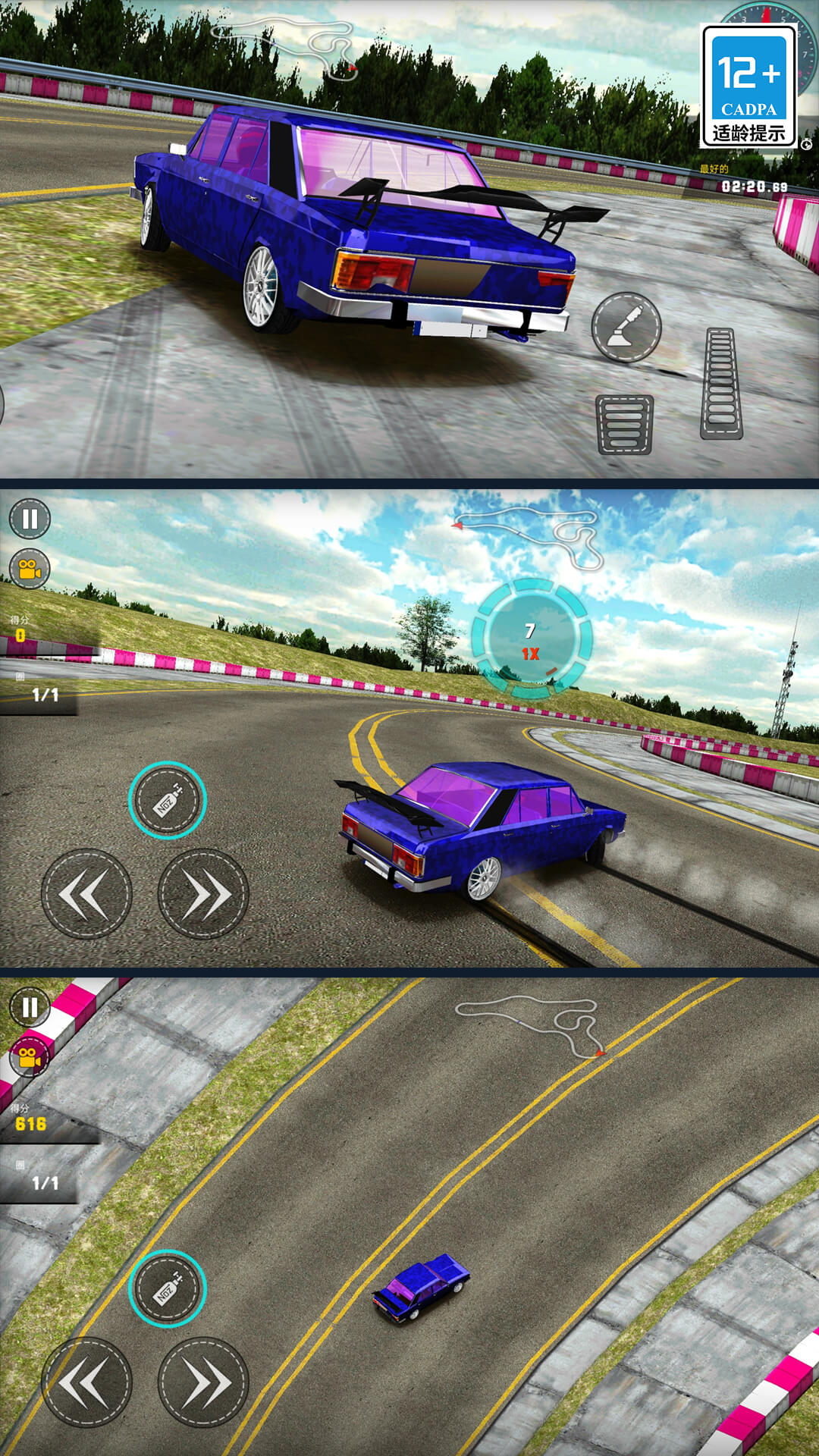The width and height of the screenshot is (819, 1456).
Task: Open the CADPA 12+ age rating badge
Action: pos(748,86)
